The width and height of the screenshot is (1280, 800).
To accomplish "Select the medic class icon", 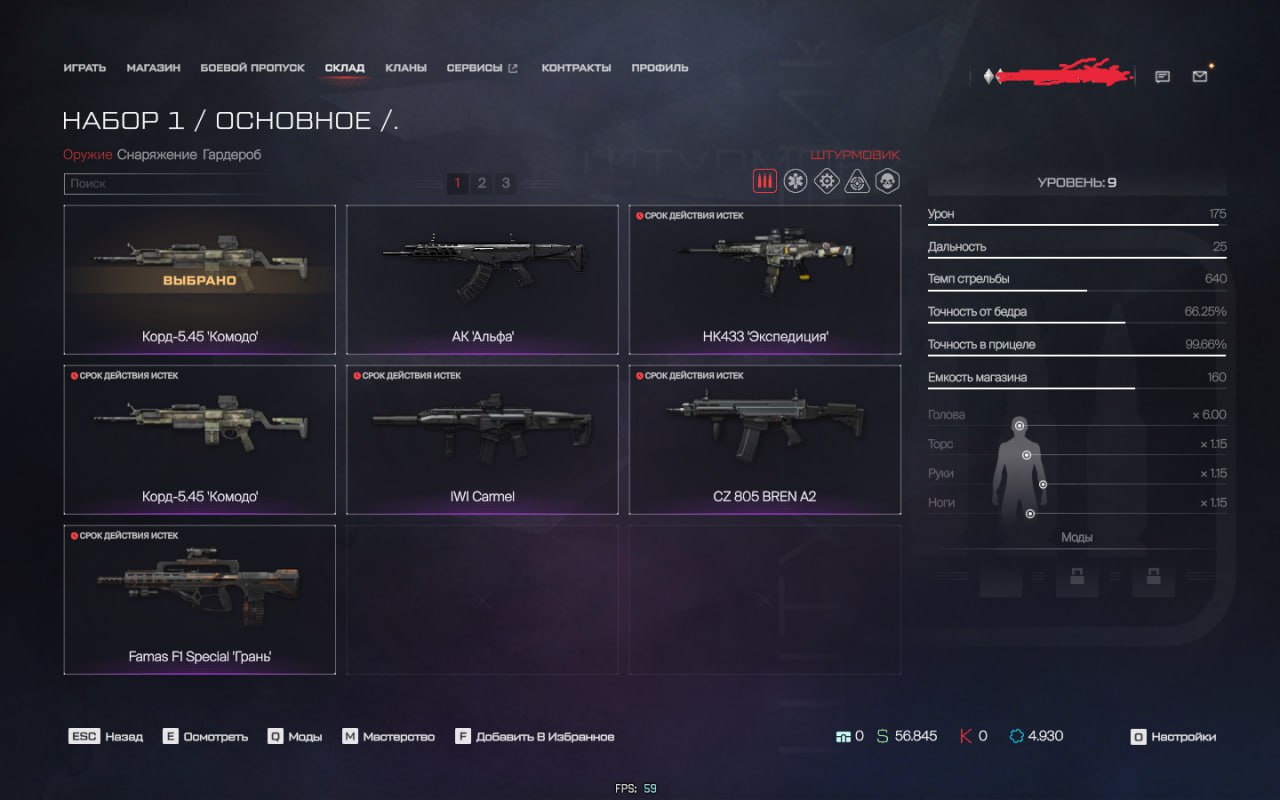I will point(795,181).
